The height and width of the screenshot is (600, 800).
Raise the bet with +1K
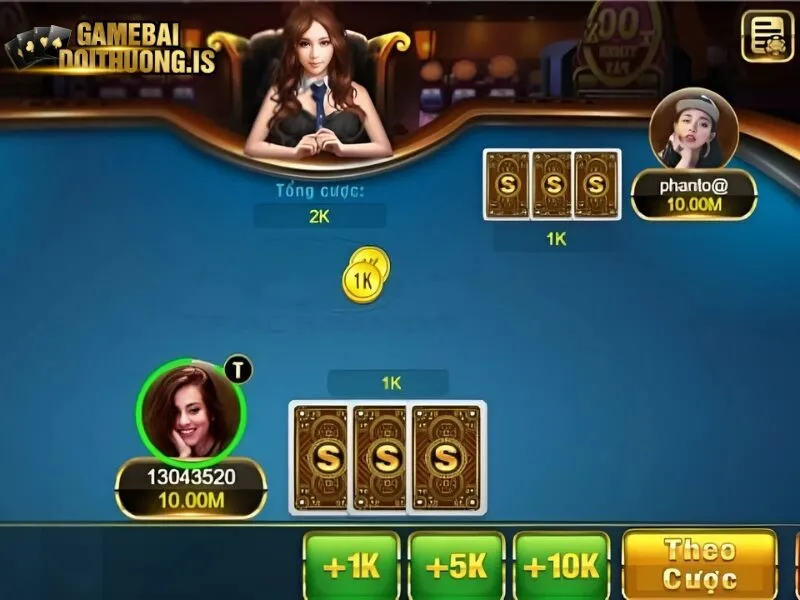(351, 566)
